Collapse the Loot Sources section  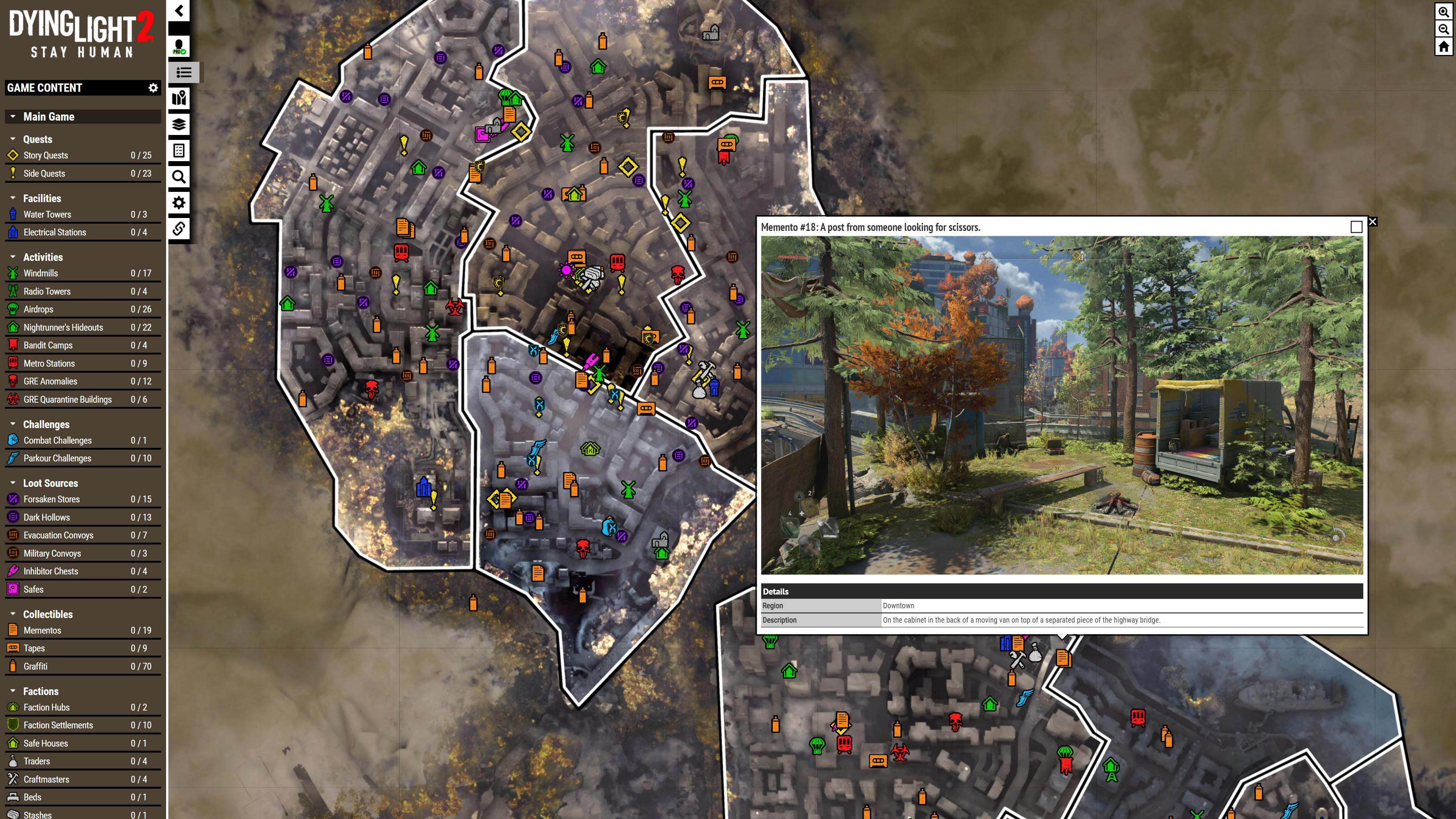click(14, 483)
